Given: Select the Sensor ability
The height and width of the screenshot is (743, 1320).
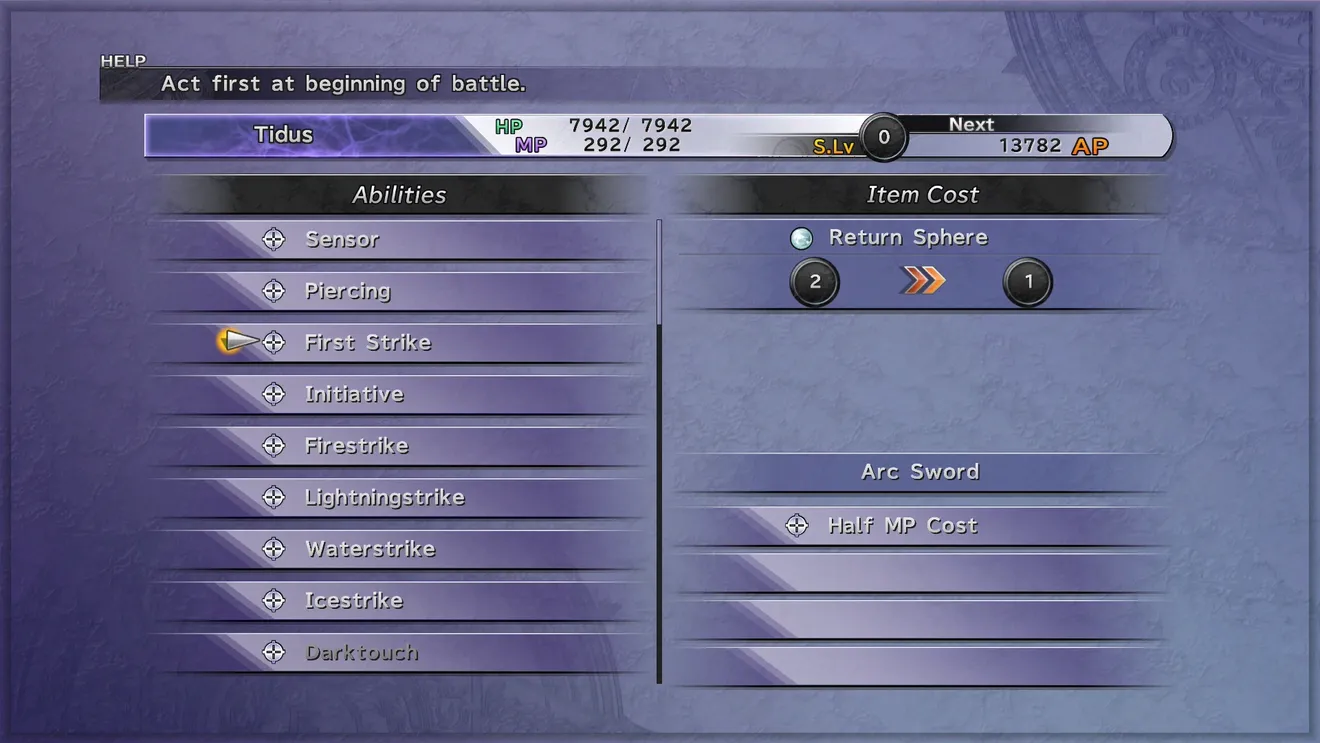Looking at the screenshot, I should [x=342, y=240].
